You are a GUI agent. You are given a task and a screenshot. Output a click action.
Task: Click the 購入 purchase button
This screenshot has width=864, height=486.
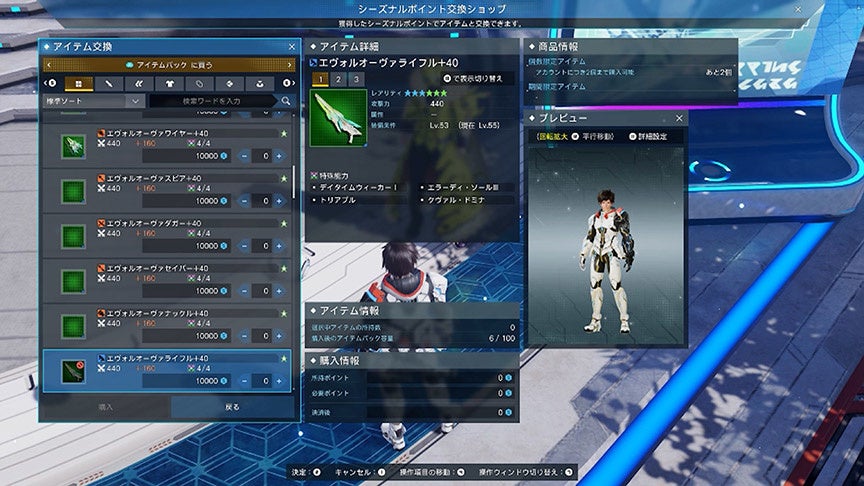pyautogui.click(x=106, y=408)
